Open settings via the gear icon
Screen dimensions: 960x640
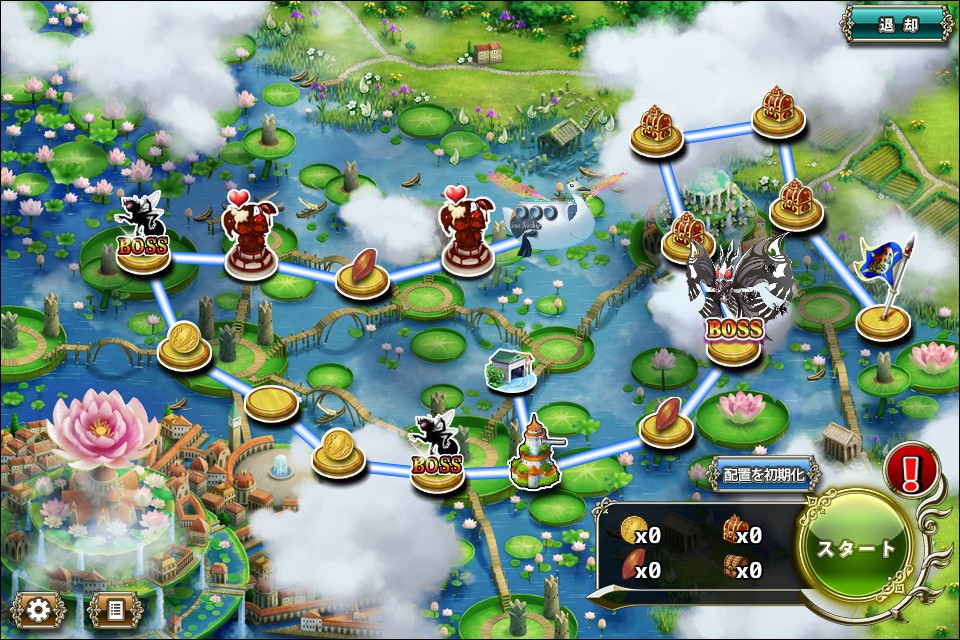[40, 608]
